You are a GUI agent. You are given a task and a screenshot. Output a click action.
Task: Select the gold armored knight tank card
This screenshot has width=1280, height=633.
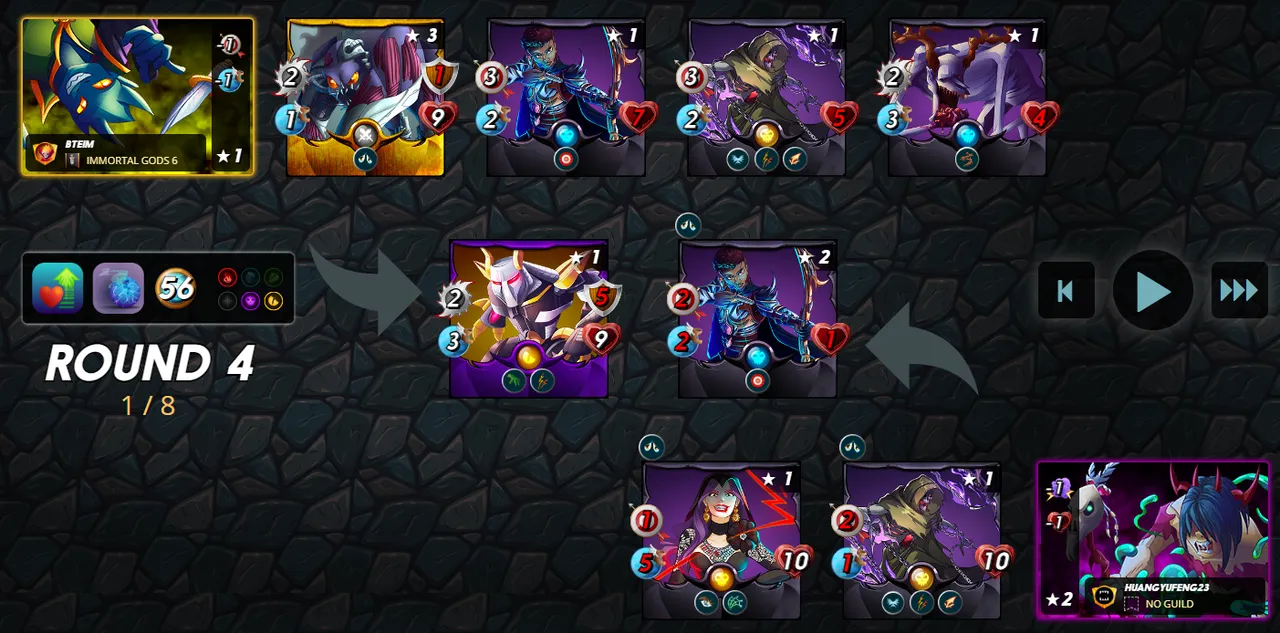point(529,319)
